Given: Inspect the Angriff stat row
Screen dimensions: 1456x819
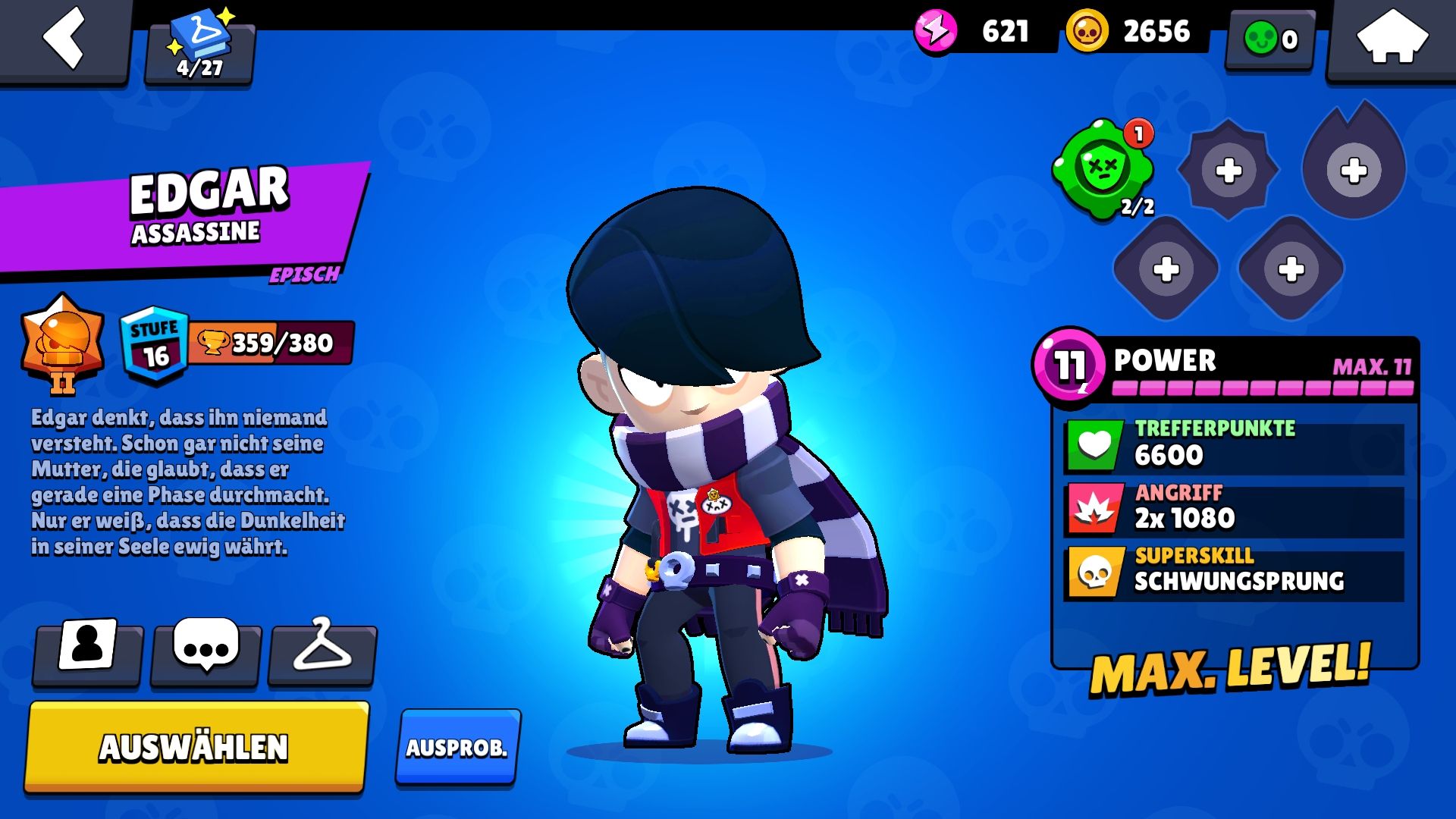Looking at the screenshot, I should coord(1234,508).
